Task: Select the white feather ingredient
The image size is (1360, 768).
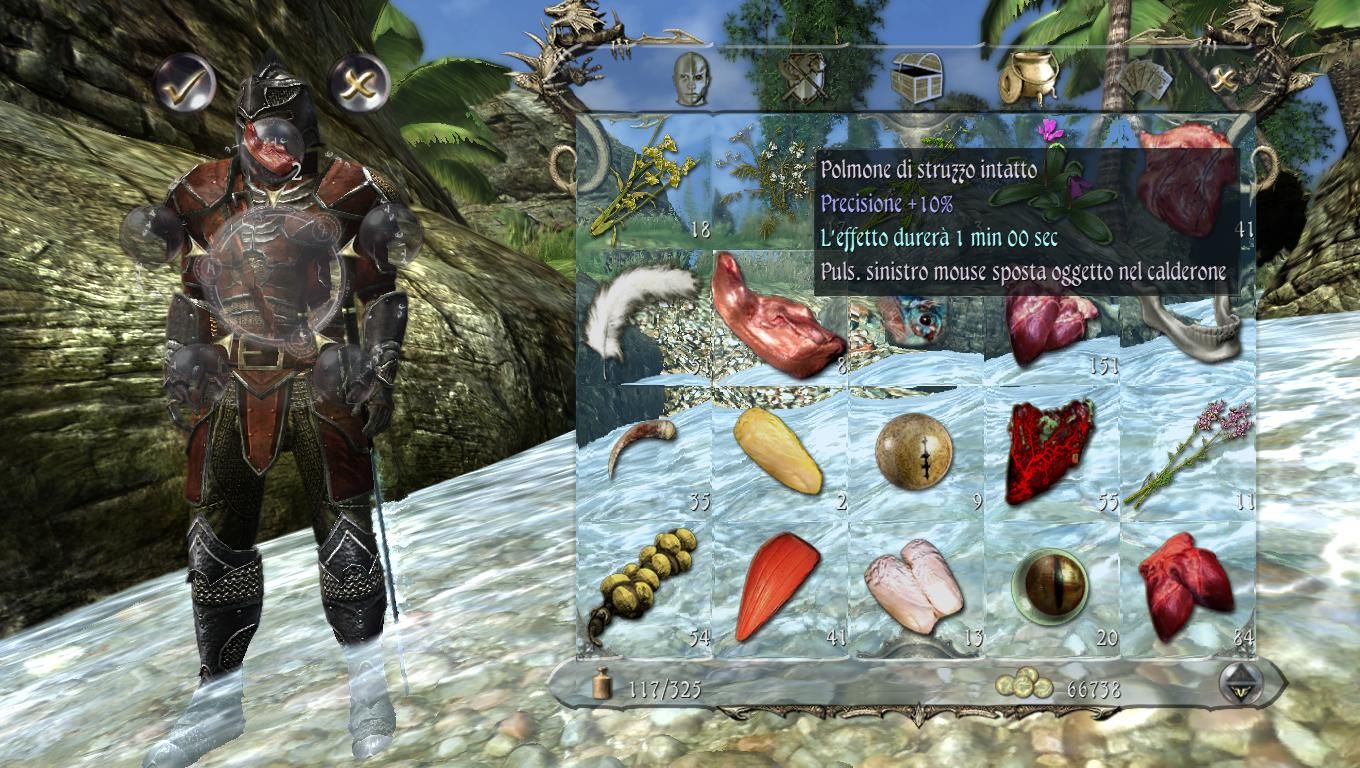Action: pyautogui.click(x=643, y=310)
